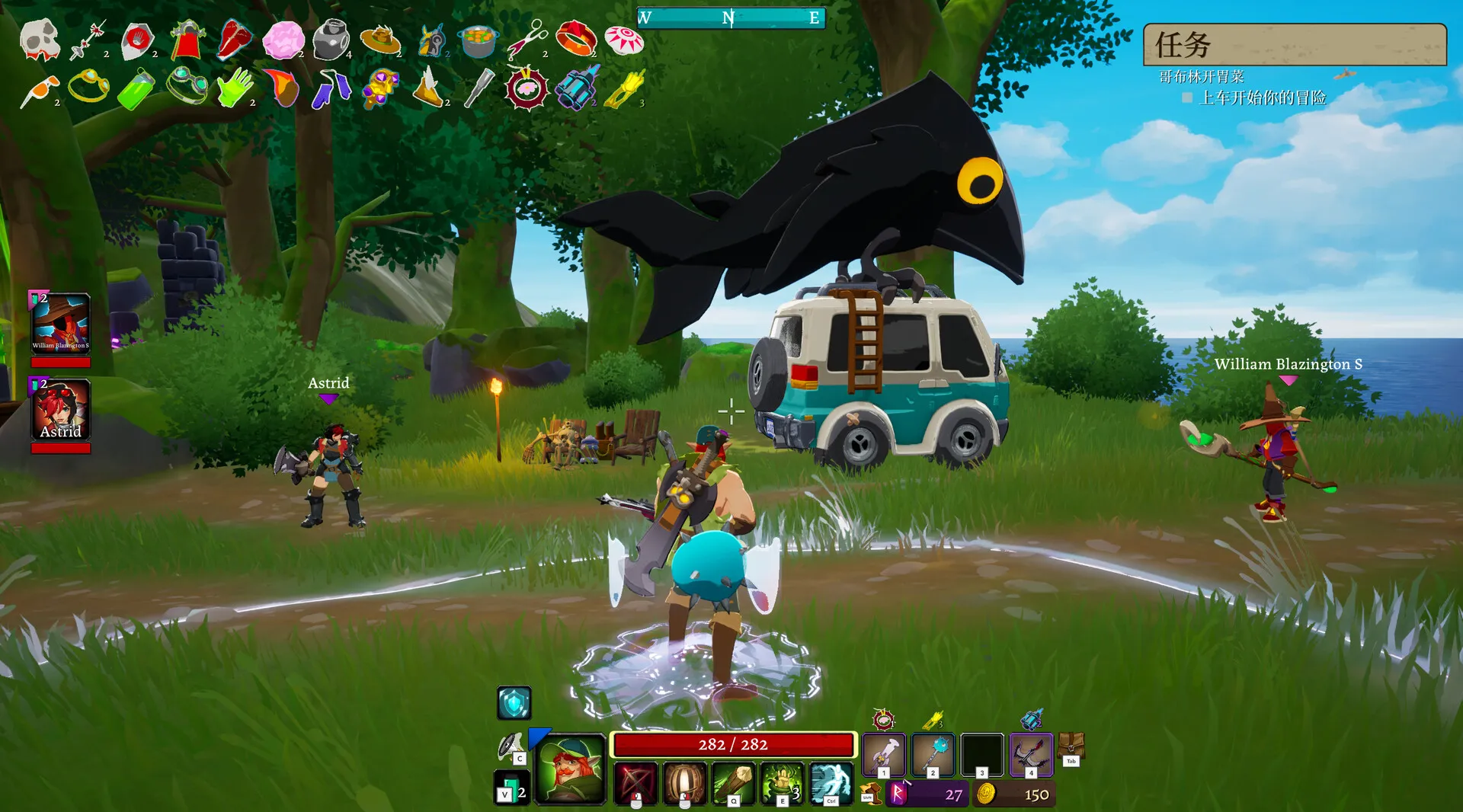
Task: Select the skull relic icon
Action: point(40,39)
